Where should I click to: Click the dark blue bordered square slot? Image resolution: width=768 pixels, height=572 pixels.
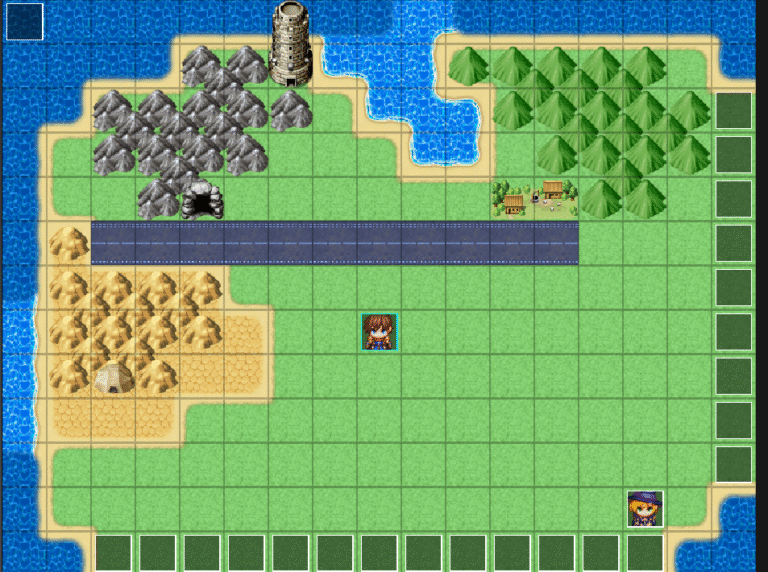(x=25, y=22)
